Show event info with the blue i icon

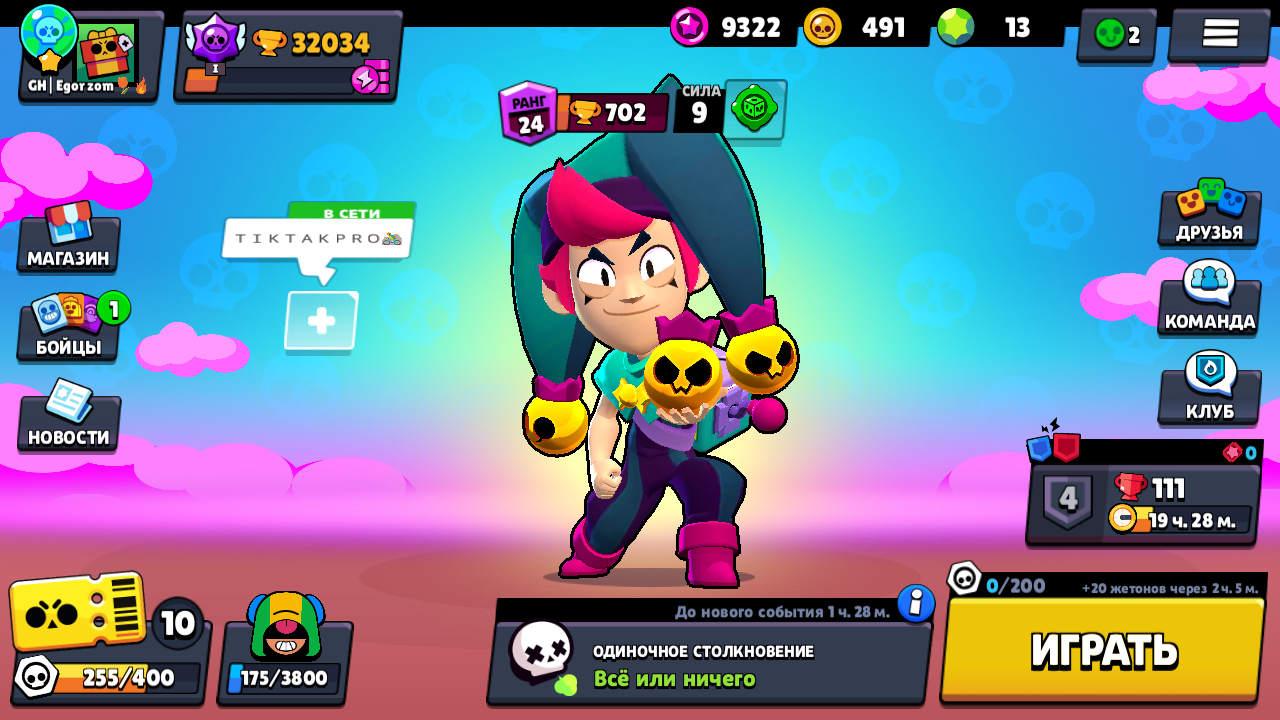pos(915,603)
